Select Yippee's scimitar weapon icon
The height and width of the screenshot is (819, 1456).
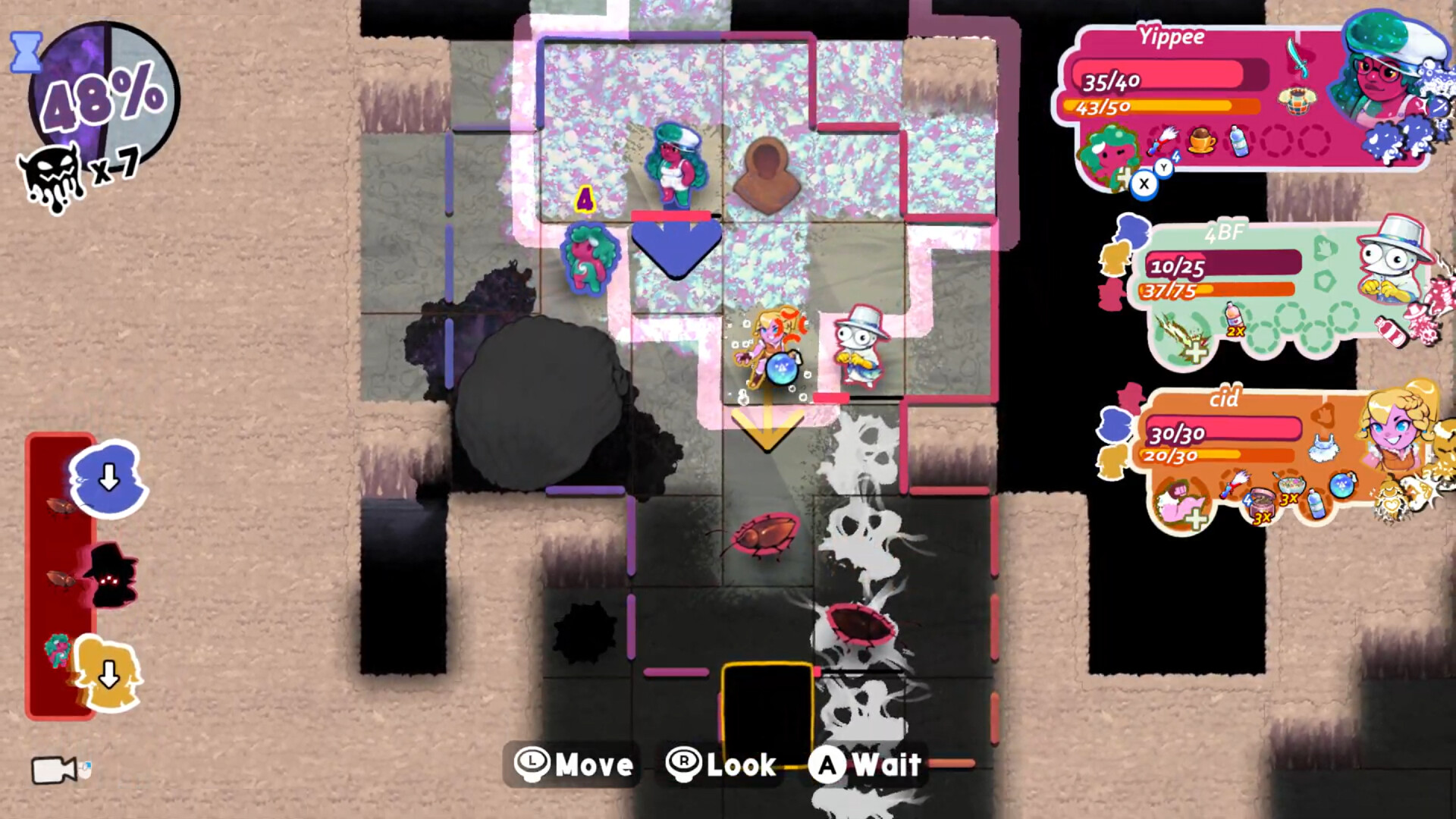pos(1298,58)
